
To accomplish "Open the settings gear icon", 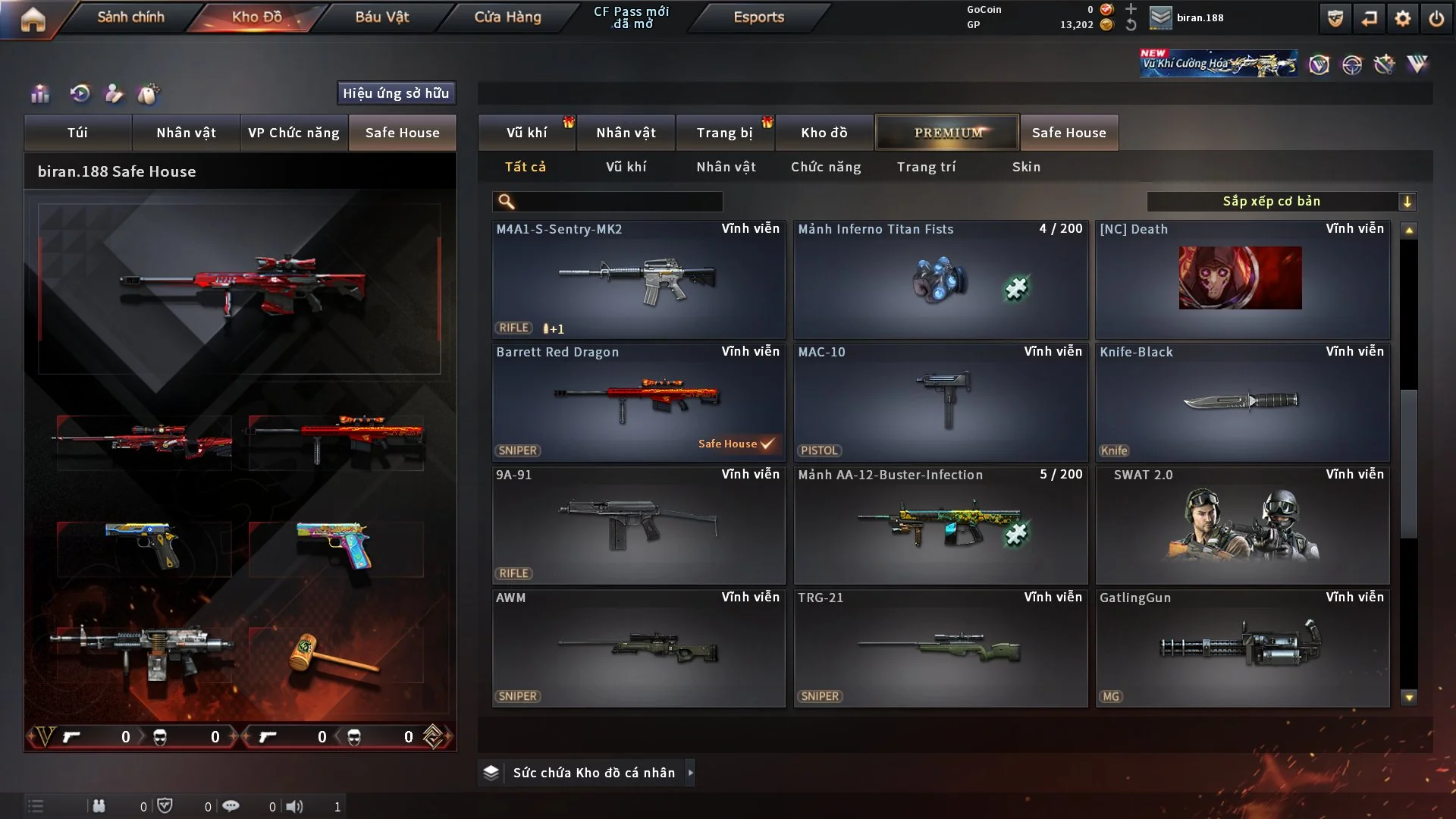I will click(1402, 18).
